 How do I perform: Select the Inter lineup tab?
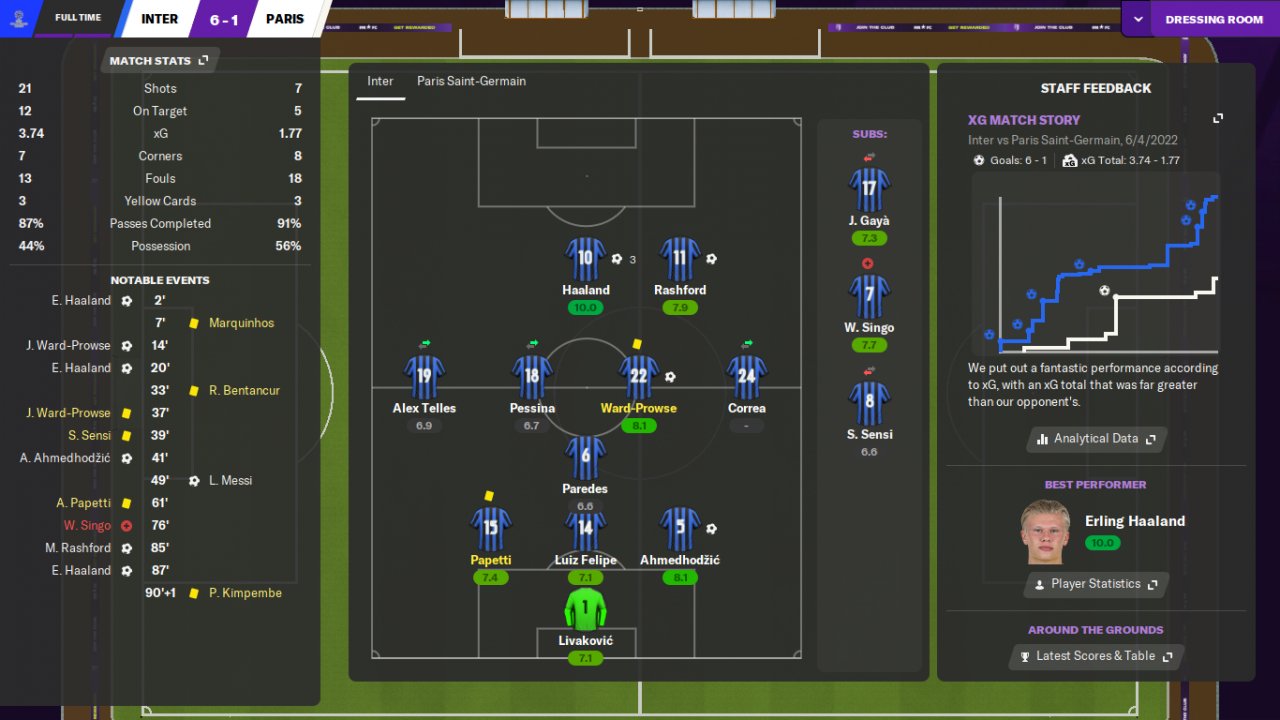(380, 81)
